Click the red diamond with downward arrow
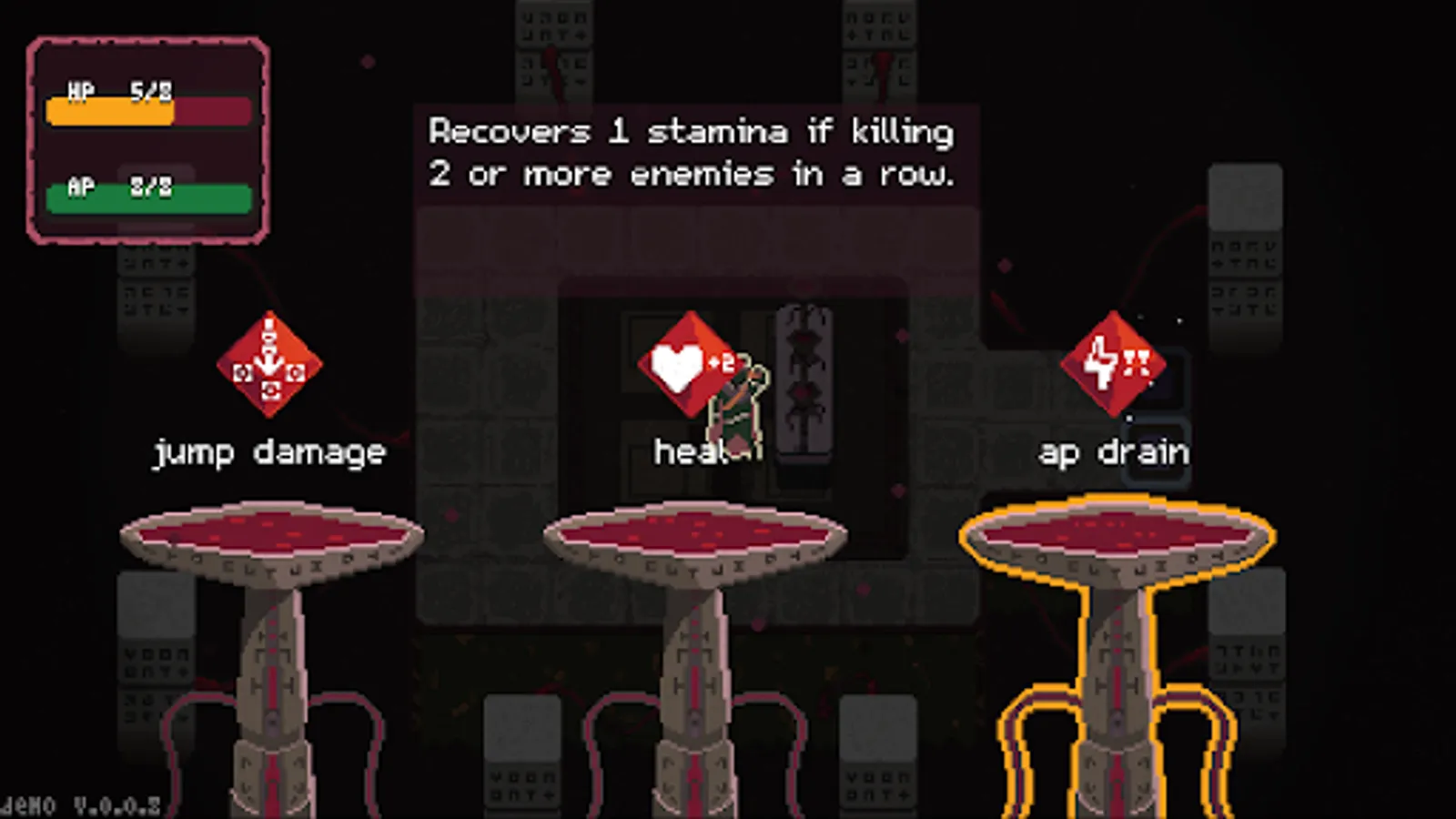 [x=270, y=365]
